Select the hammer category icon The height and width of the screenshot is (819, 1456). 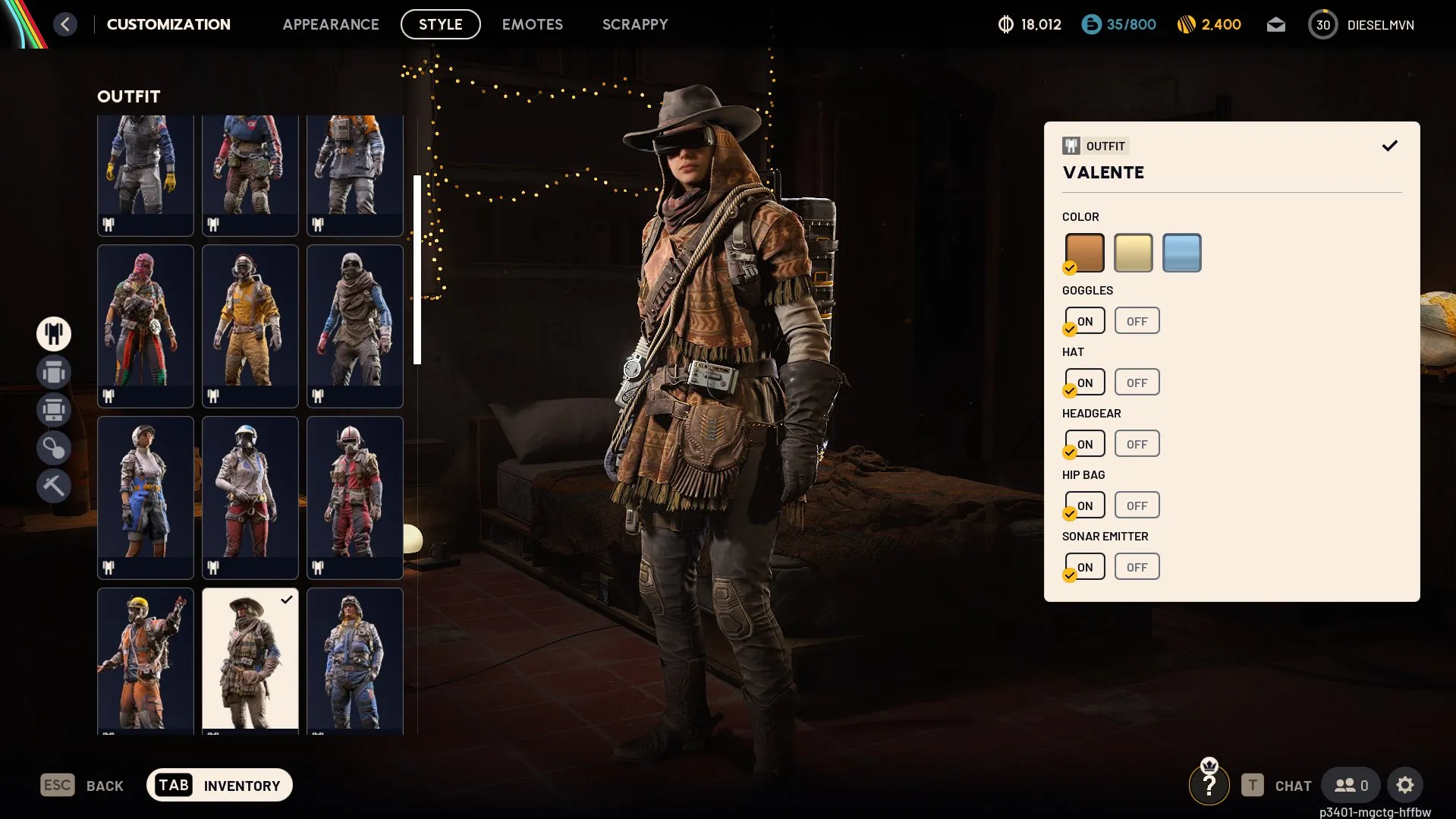tap(54, 486)
